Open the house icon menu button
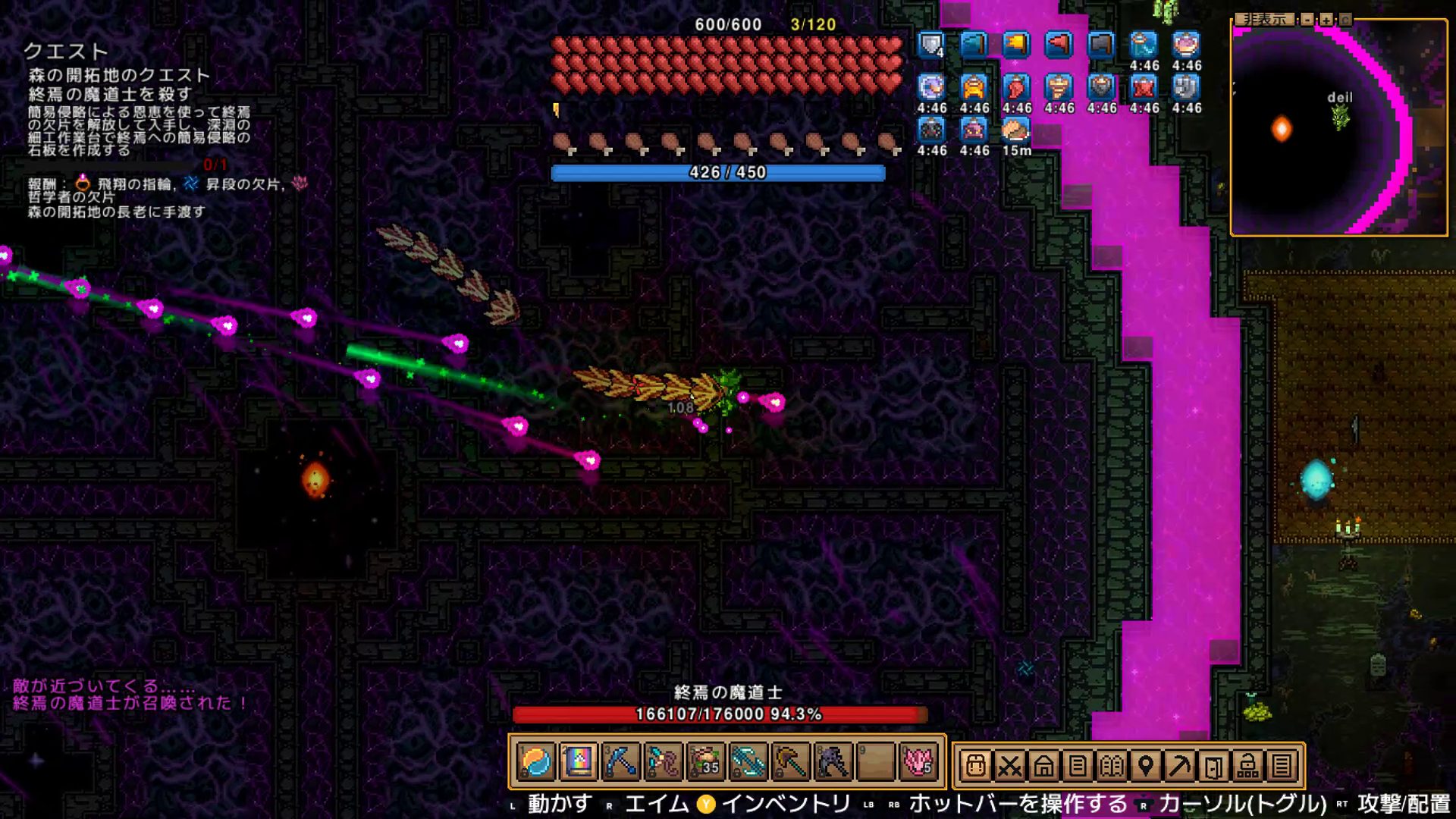Screen dimensions: 1456x819 [1043, 766]
